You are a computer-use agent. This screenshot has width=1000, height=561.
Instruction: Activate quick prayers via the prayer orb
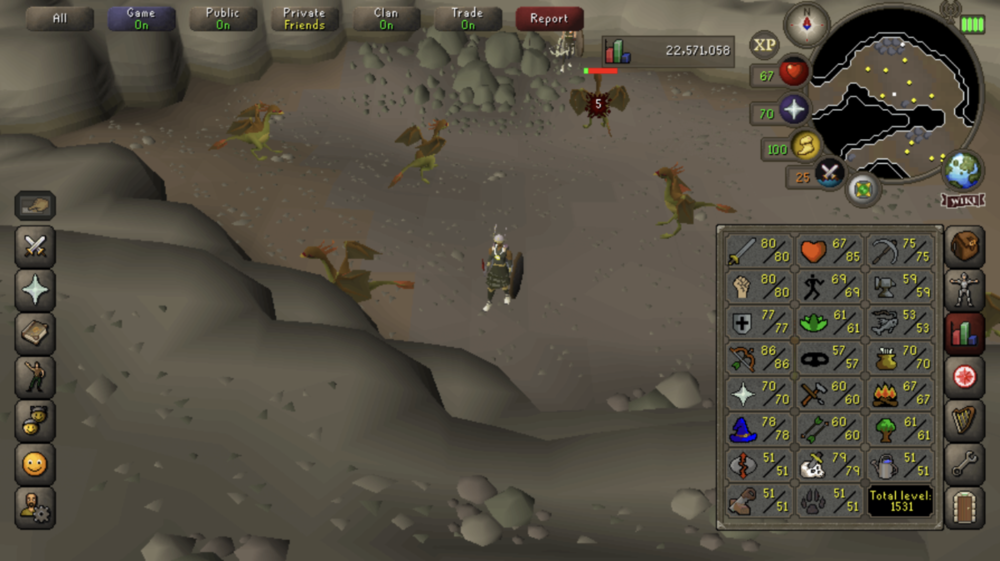click(x=794, y=110)
